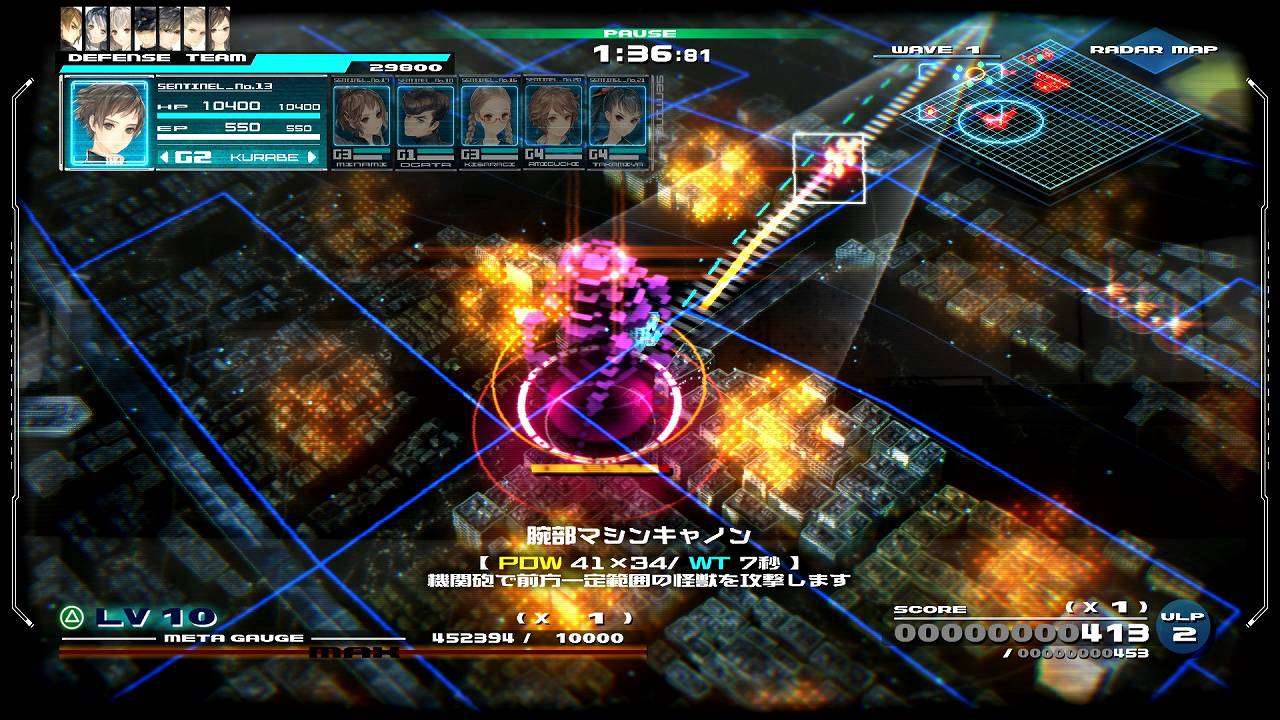Select Minami's Sentinel portrait
1280x720 pixels.
point(360,116)
